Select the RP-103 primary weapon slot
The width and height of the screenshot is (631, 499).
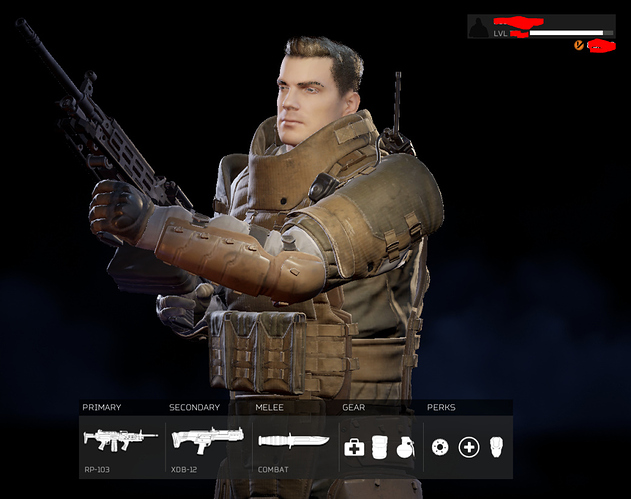120,439
